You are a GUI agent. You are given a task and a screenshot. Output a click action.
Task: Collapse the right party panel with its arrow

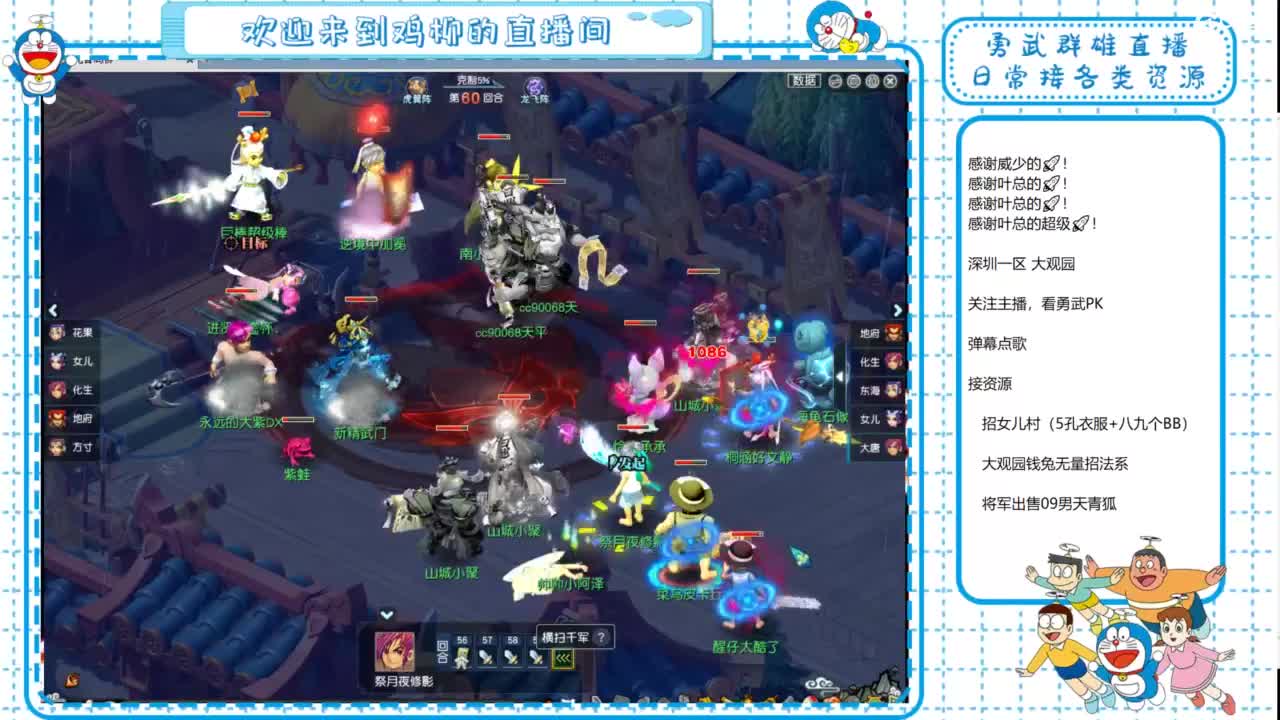pos(898,309)
